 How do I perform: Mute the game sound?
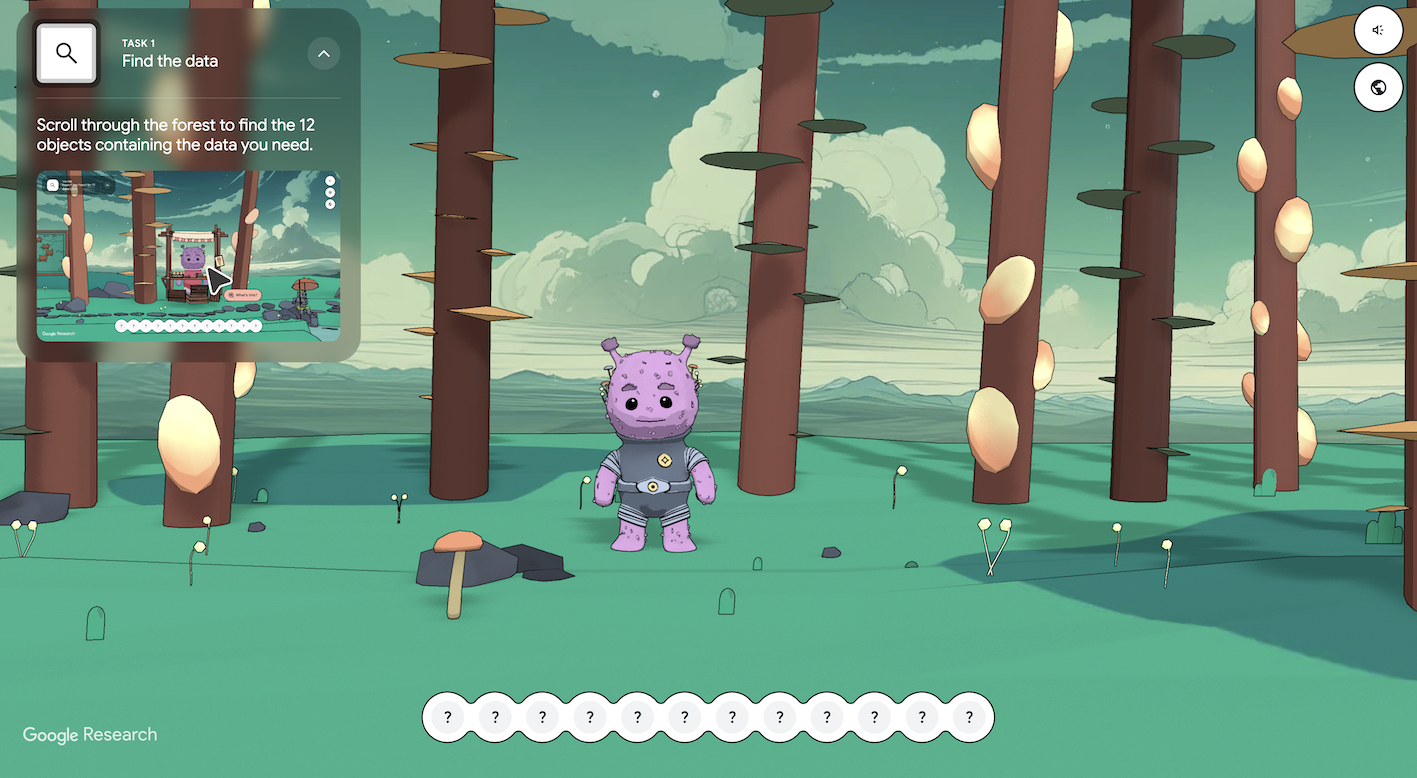click(x=1378, y=31)
